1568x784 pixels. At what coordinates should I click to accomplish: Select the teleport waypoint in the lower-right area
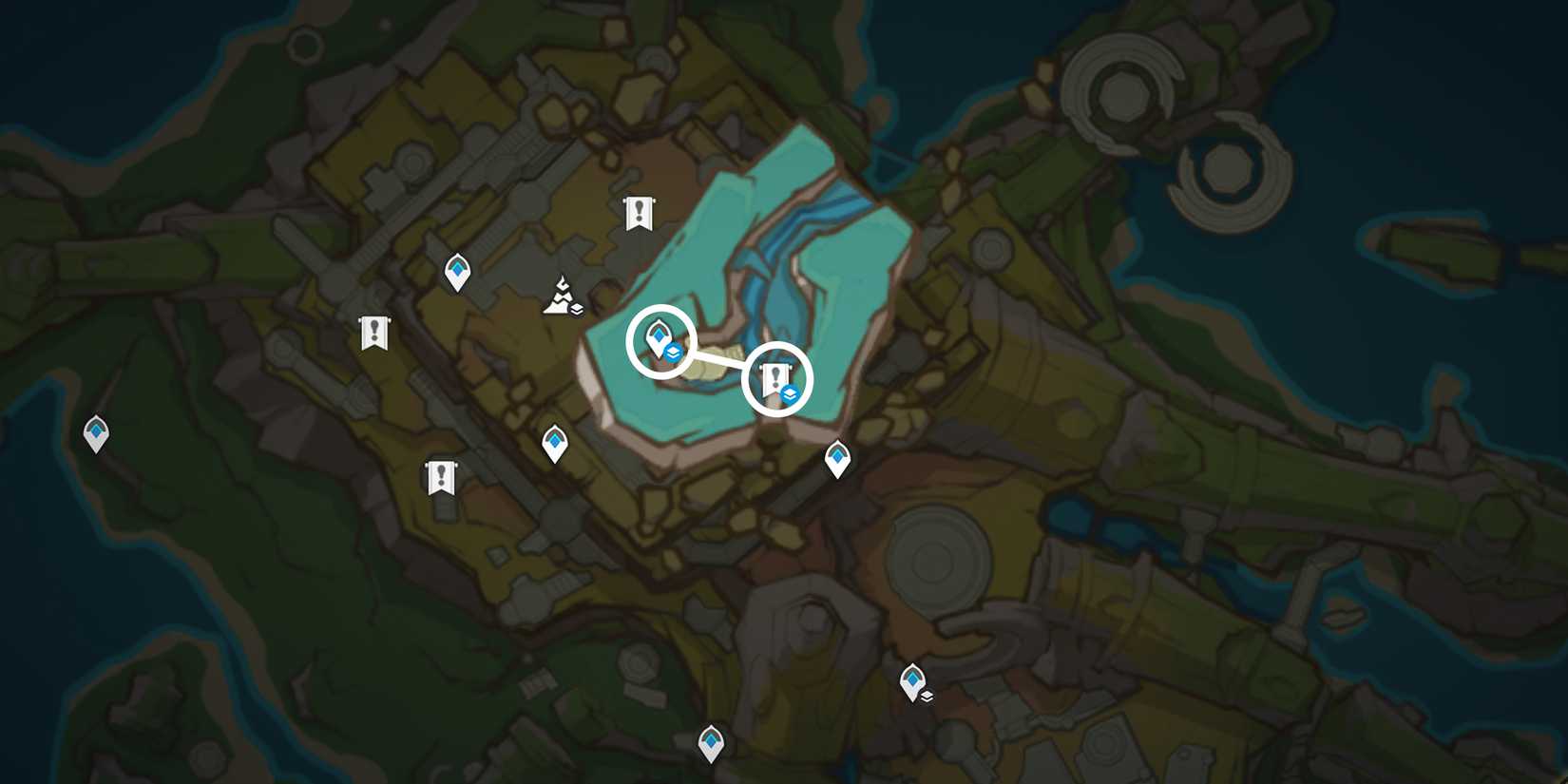pos(911,679)
